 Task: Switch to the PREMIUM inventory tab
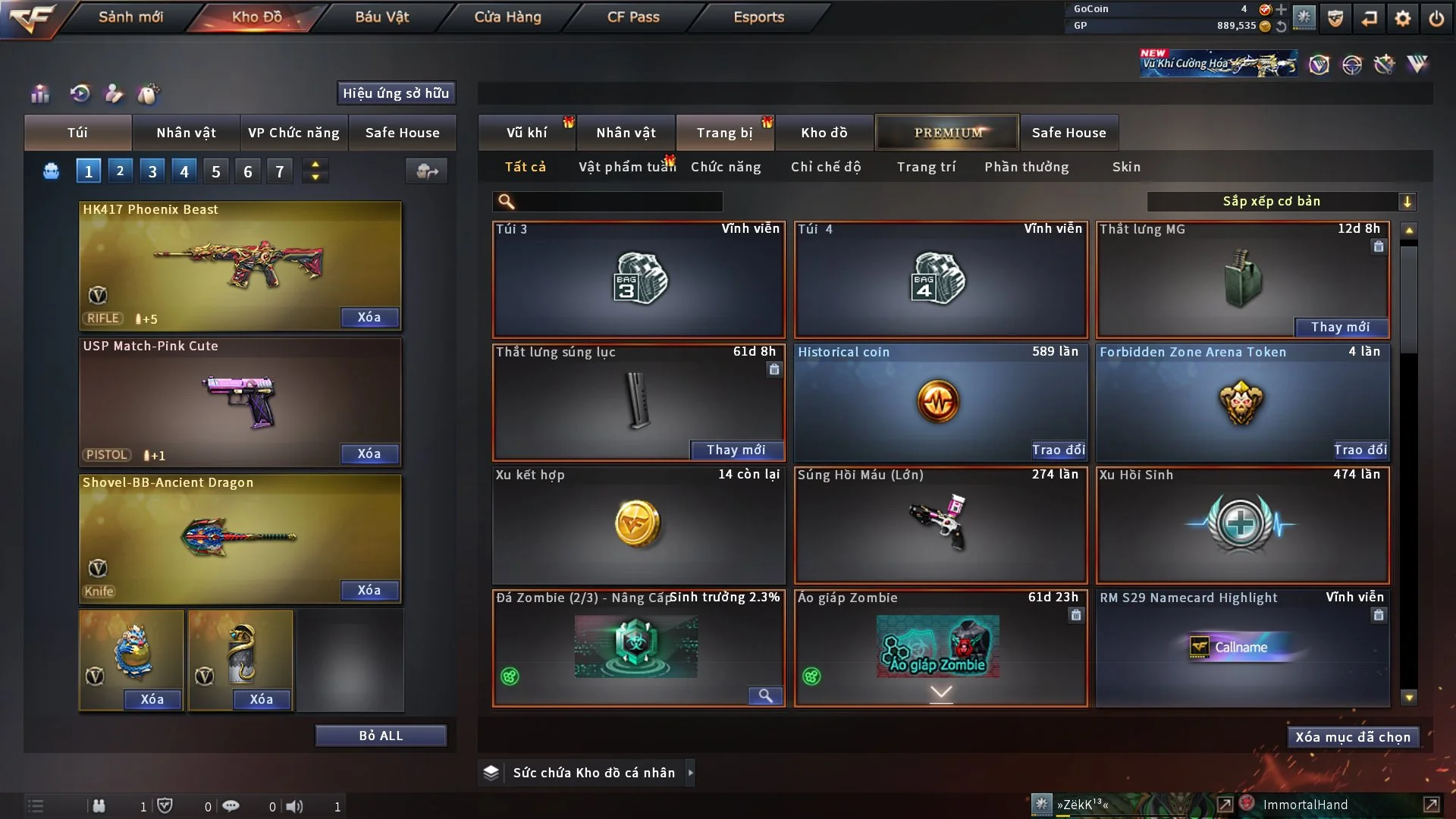[947, 133]
